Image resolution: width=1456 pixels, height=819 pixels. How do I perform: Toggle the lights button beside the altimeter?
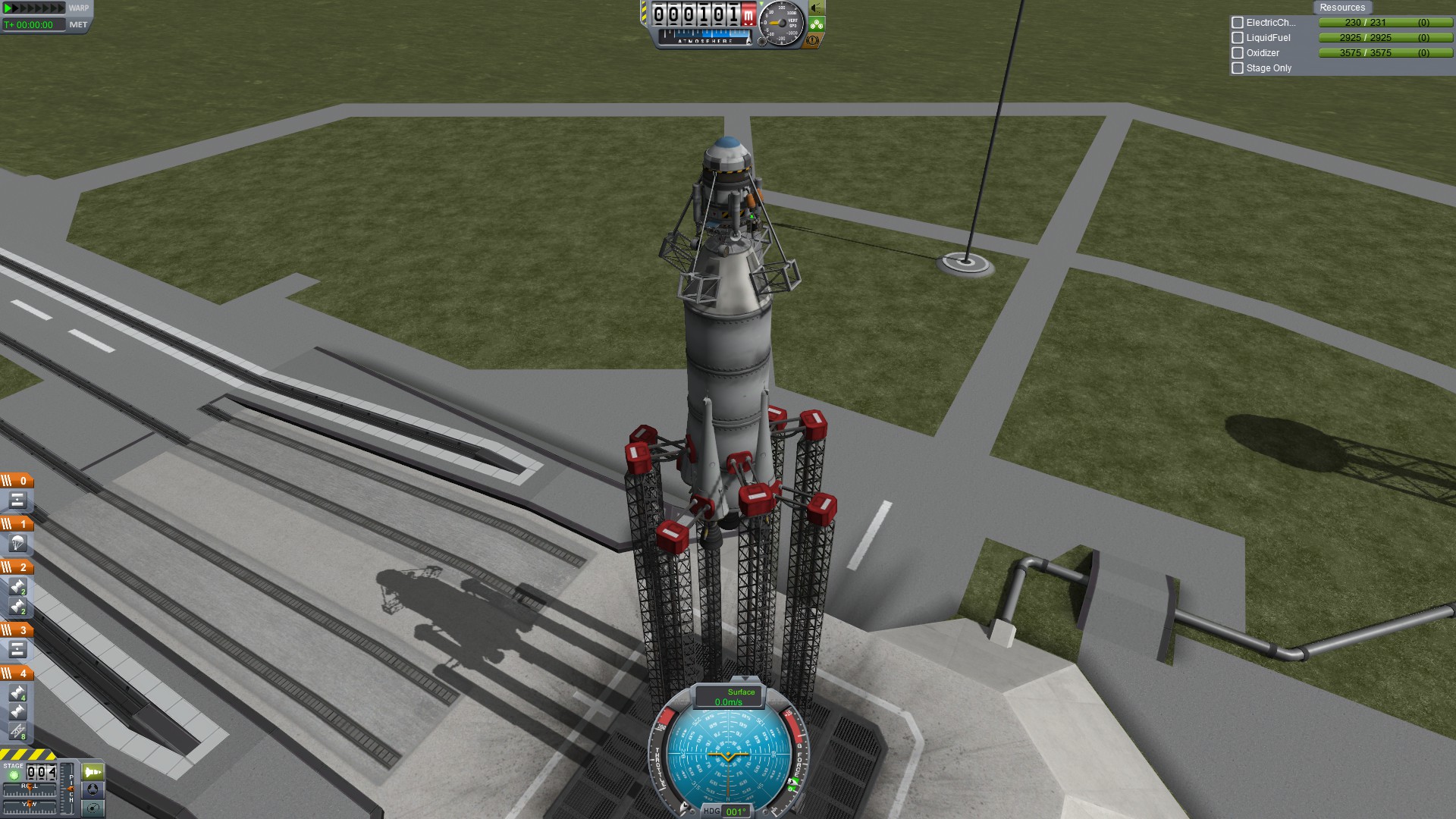coord(817,8)
